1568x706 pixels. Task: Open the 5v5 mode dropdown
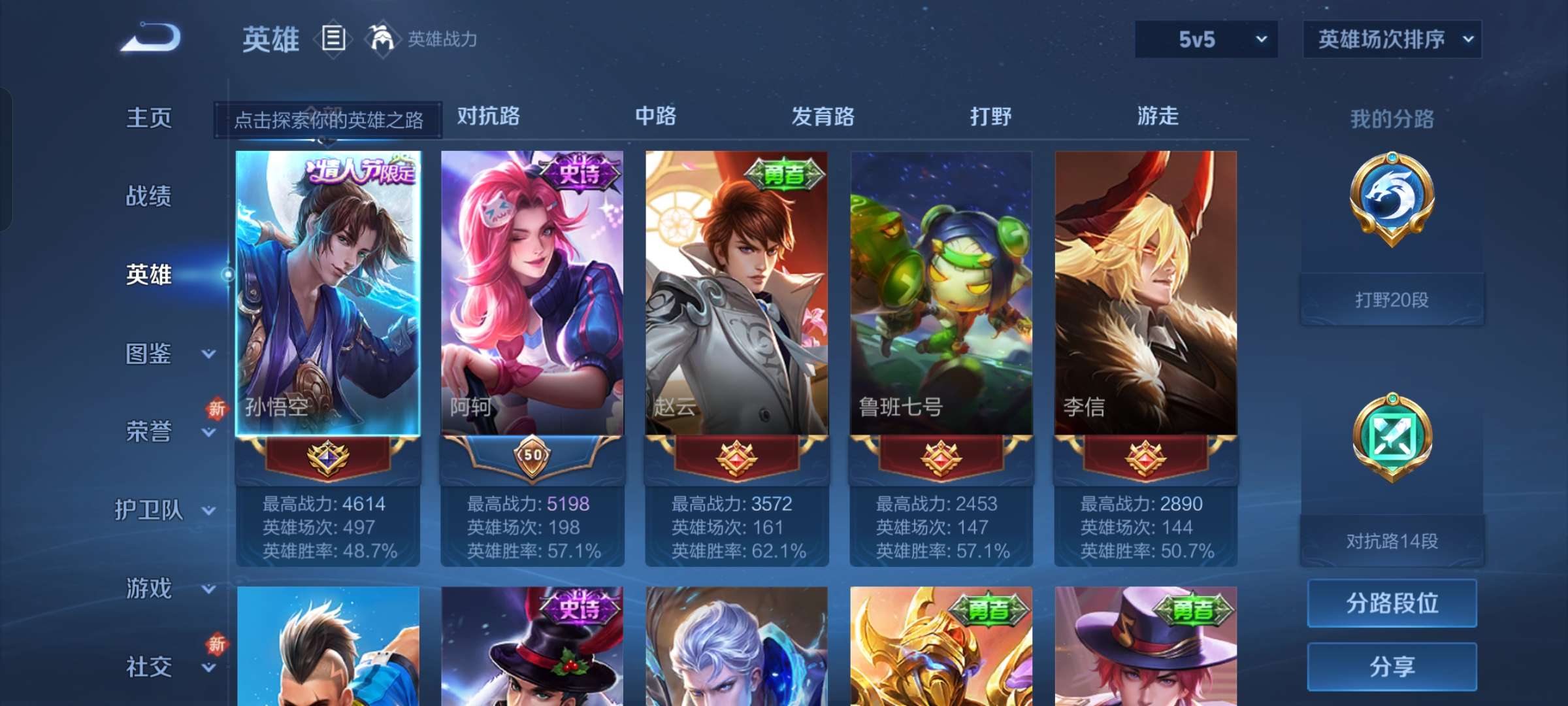point(1204,39)
